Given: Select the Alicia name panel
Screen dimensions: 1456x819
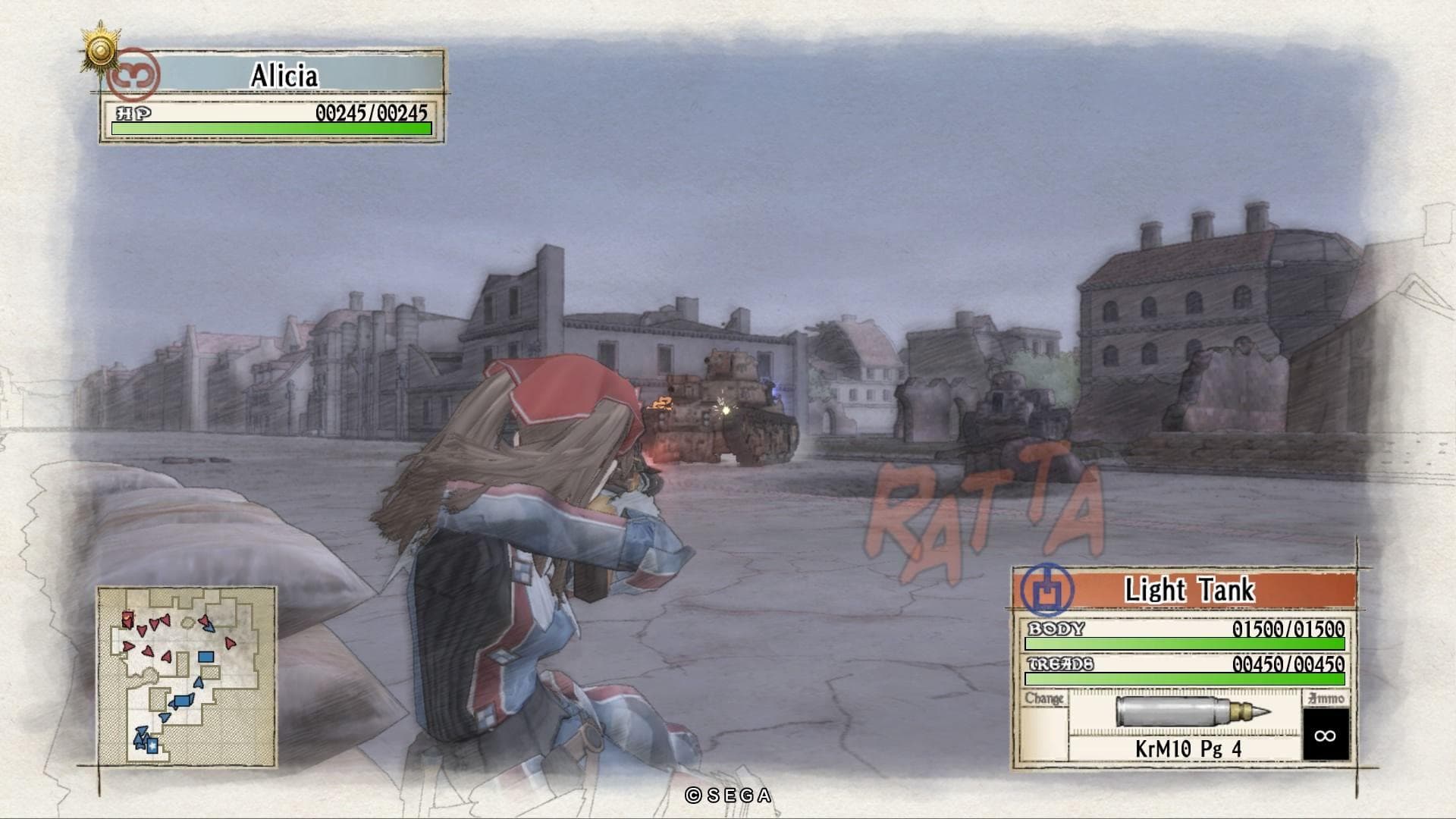Looking at the screenshot, I should coord(284,76).
